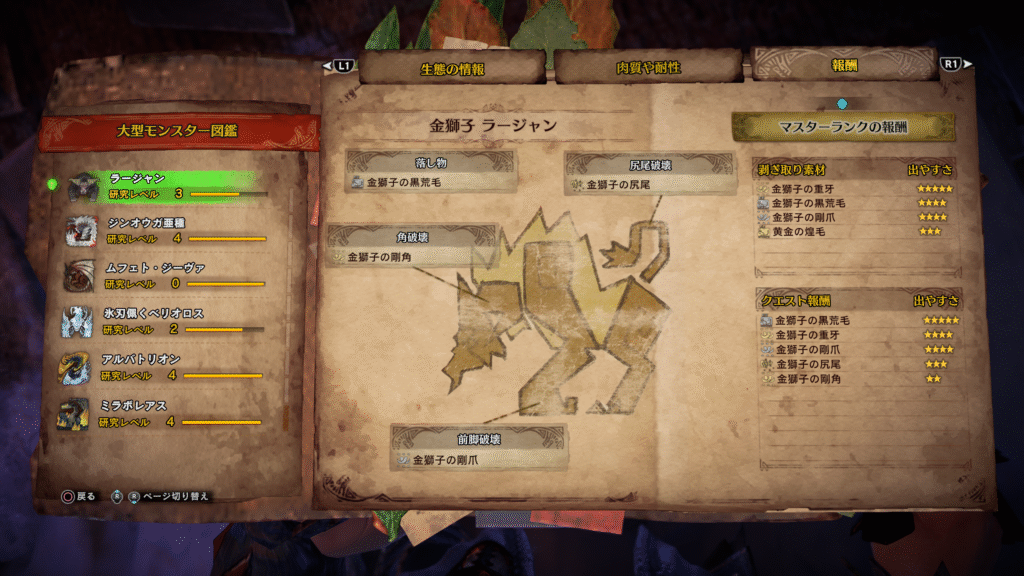Viewport: 1024px width, 576px height.
Task: Open the 肉質や耐性 tab
Action: click(x=648, y=68)
